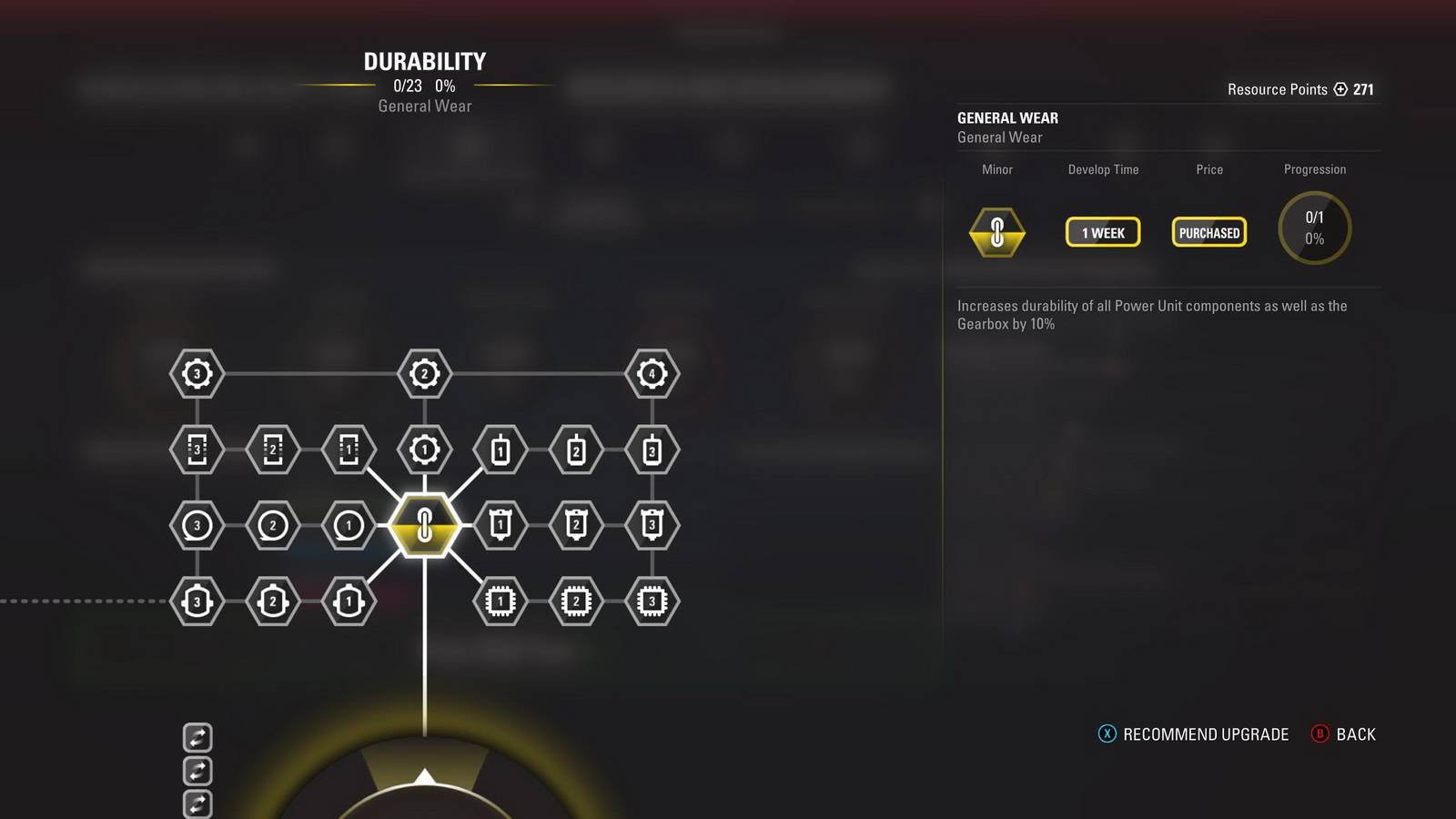Pick the dashed-bracket node numbered 3

[197, 450]
